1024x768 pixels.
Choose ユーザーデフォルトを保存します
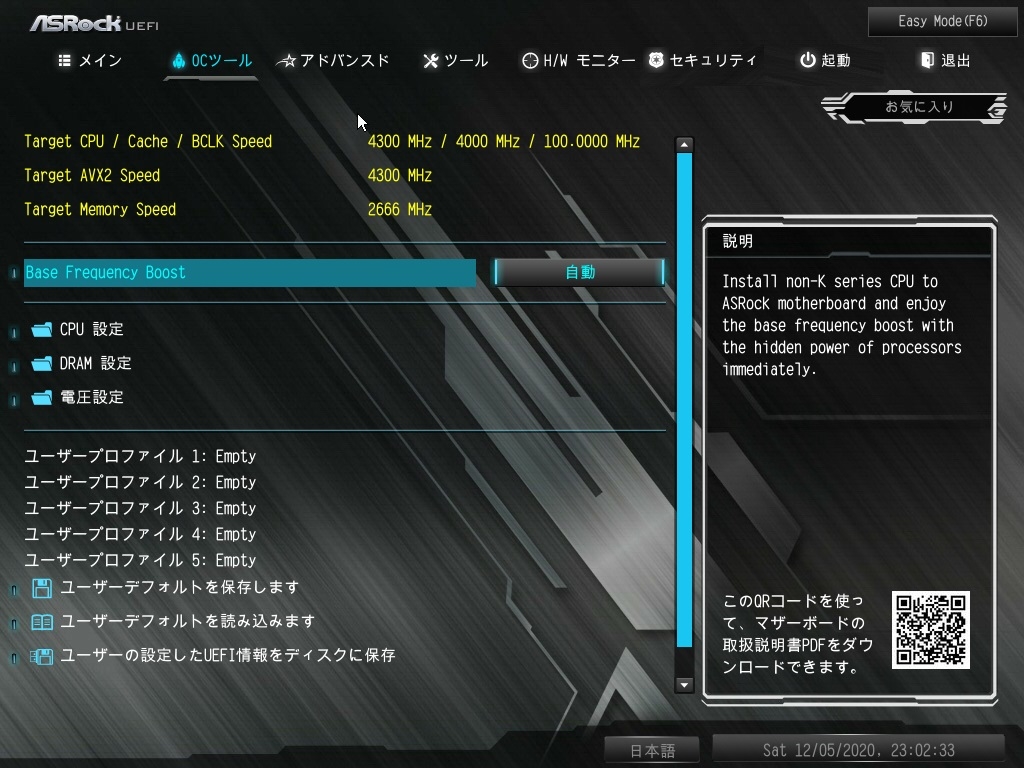pos(179,587)
